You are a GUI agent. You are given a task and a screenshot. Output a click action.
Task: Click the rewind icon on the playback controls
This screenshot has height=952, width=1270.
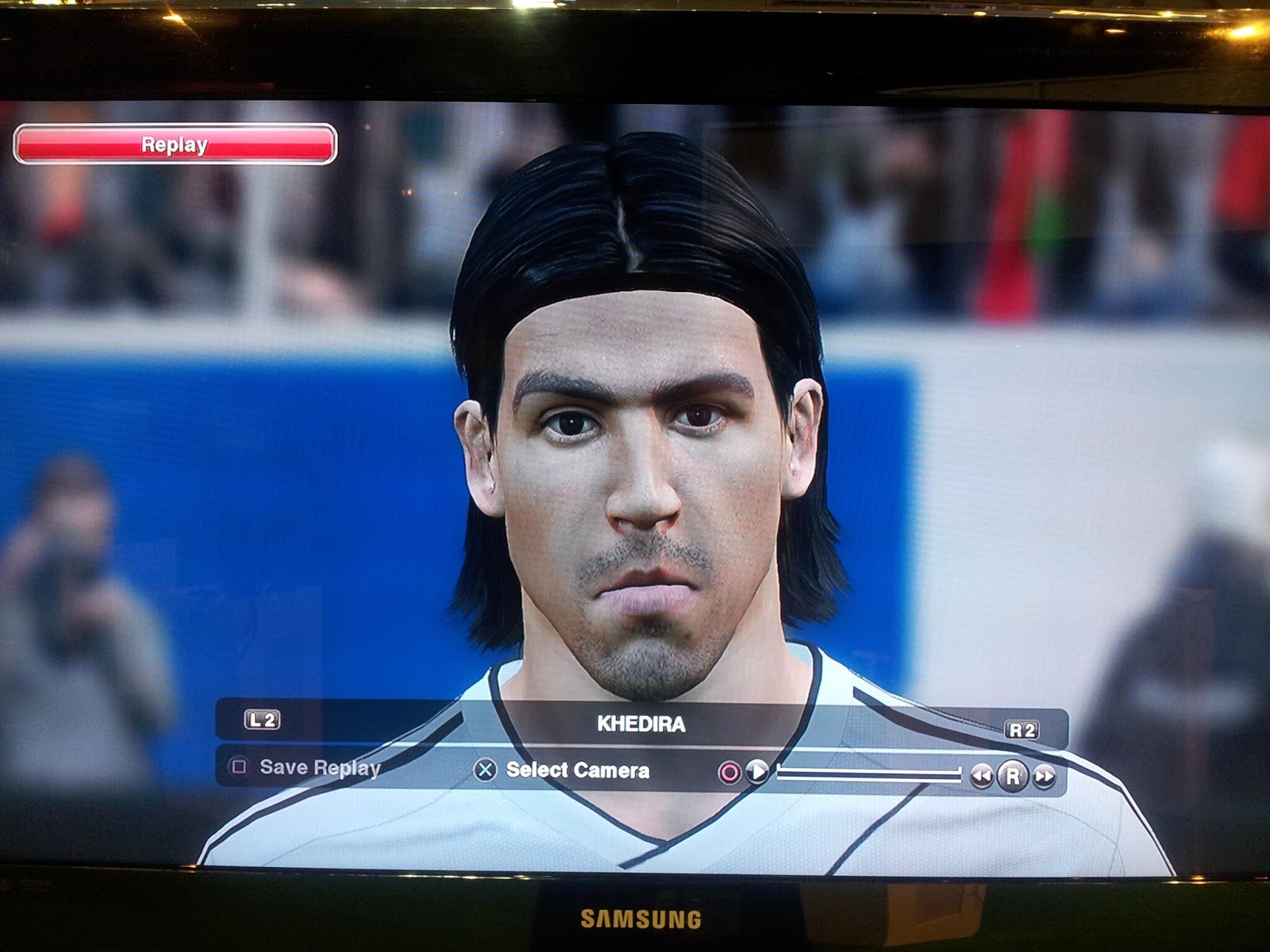coord(983,775)
